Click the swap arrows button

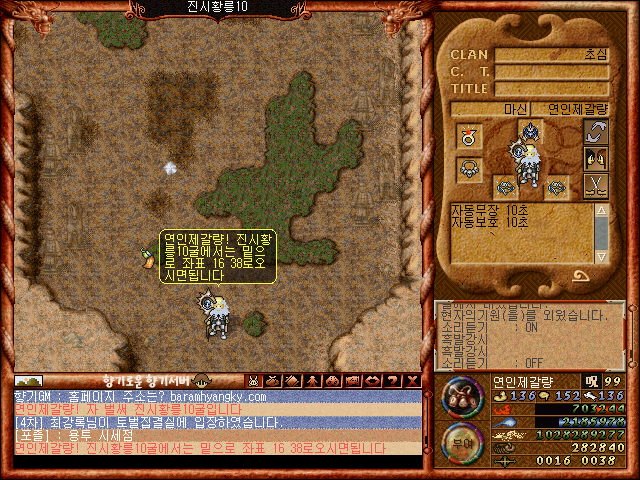(596, 133)
